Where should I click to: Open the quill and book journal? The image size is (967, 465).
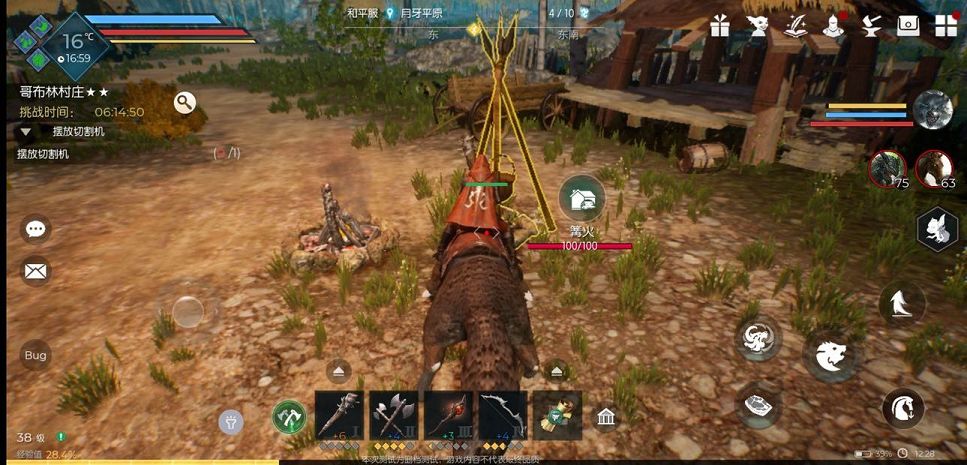coord(796,26)
